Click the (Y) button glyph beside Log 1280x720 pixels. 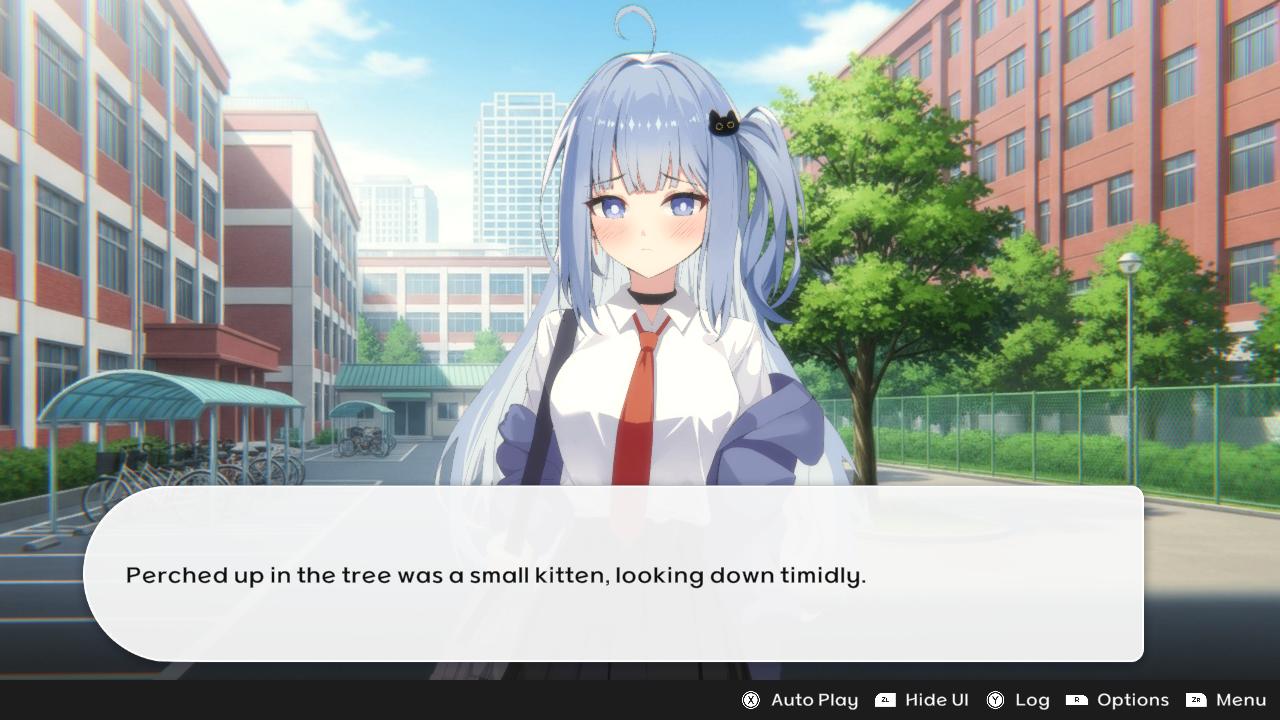(x=995, y=700)
